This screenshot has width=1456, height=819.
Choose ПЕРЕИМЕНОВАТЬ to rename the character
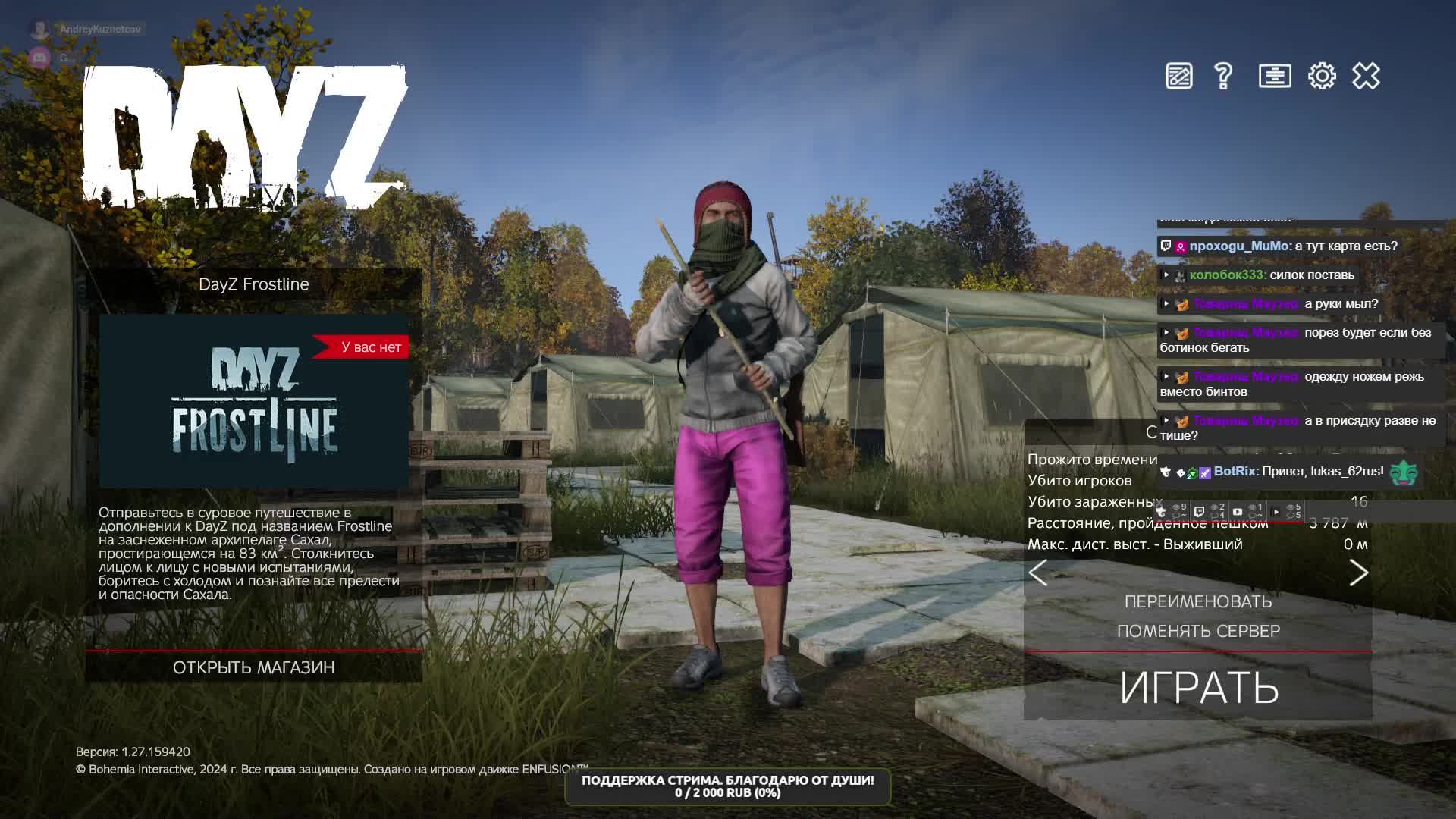(x=1198, y=601)
